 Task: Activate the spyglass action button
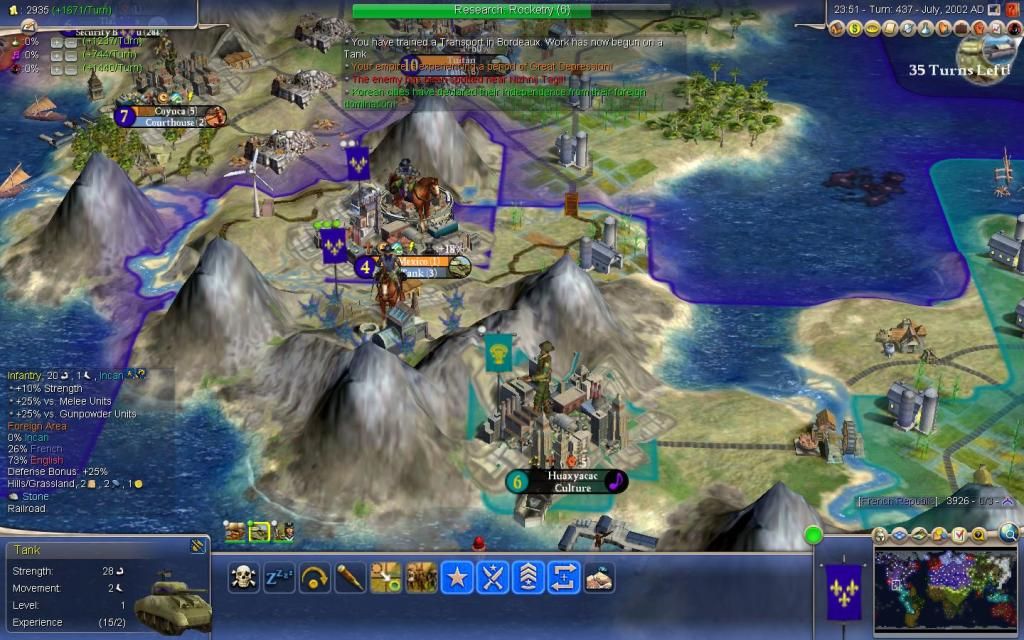tap(350, 577)
